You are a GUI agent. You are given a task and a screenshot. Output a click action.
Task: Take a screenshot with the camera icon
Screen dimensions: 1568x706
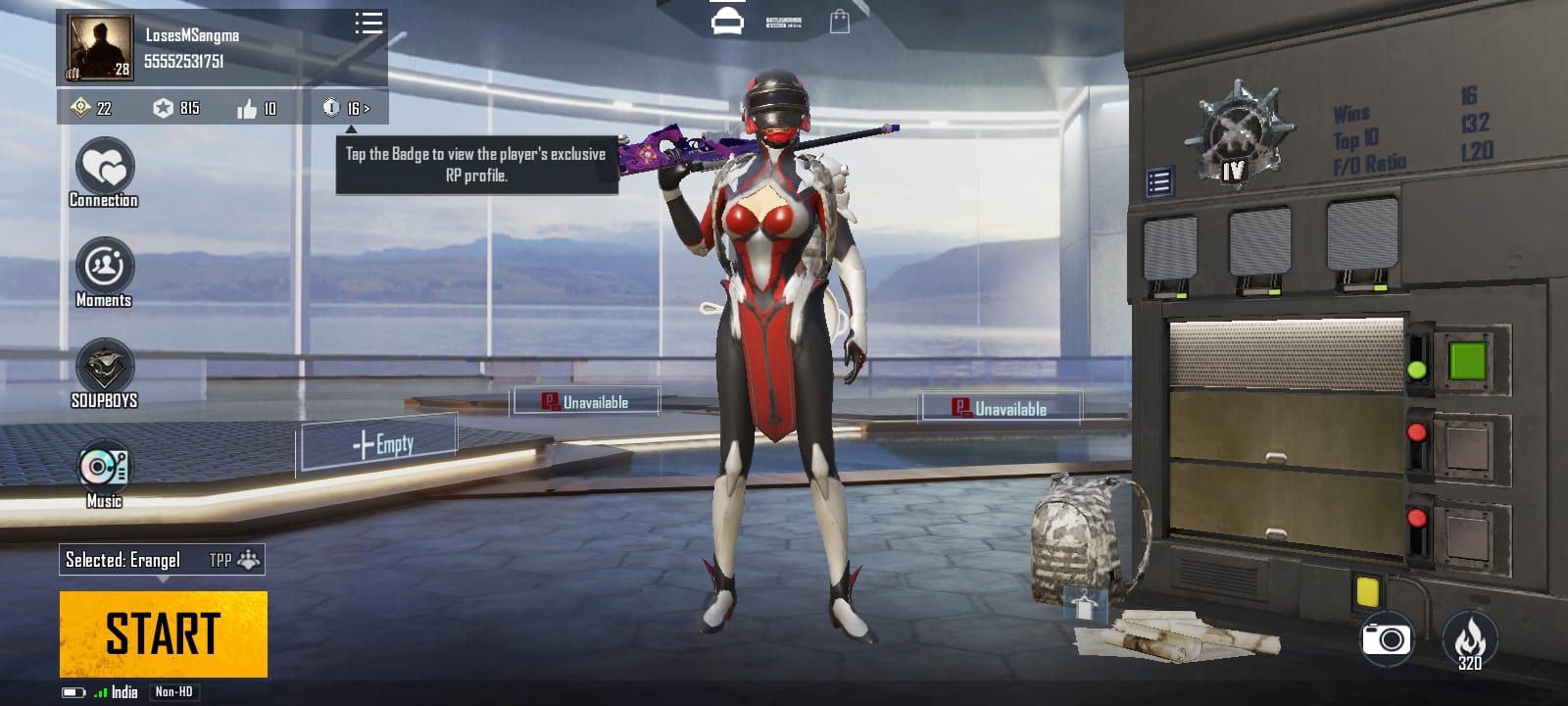click(x=1387, y=639)
